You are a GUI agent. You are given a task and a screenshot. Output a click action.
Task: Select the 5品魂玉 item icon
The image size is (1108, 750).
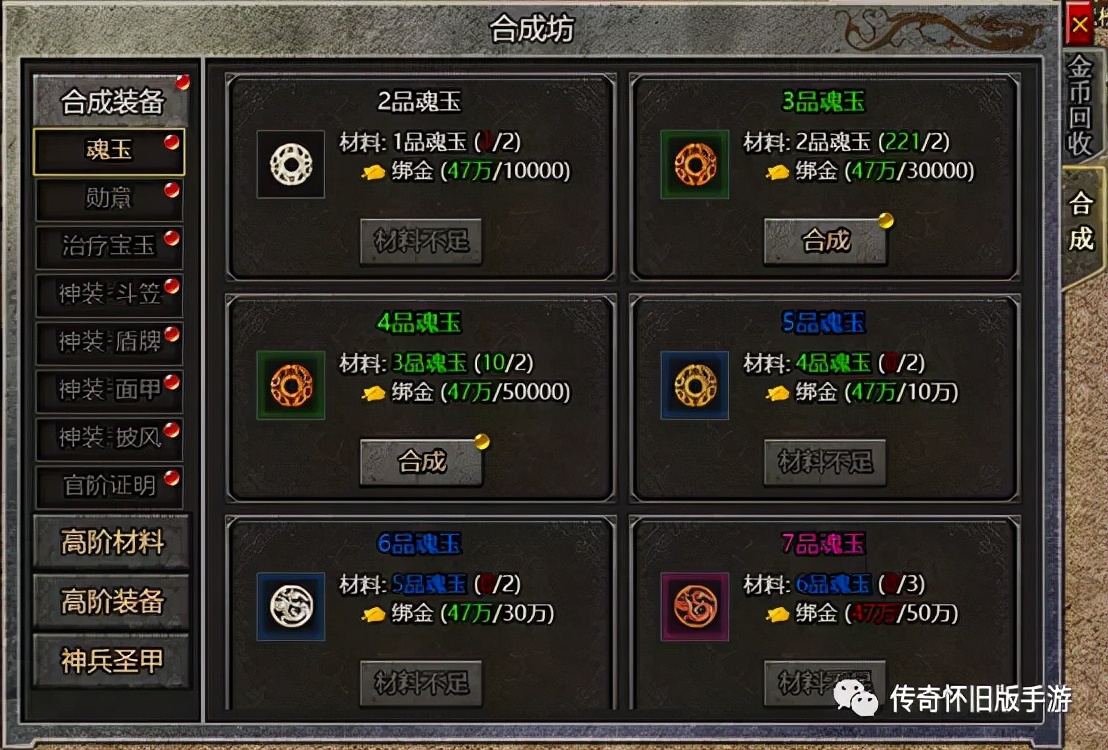click(x=694, y=385)
